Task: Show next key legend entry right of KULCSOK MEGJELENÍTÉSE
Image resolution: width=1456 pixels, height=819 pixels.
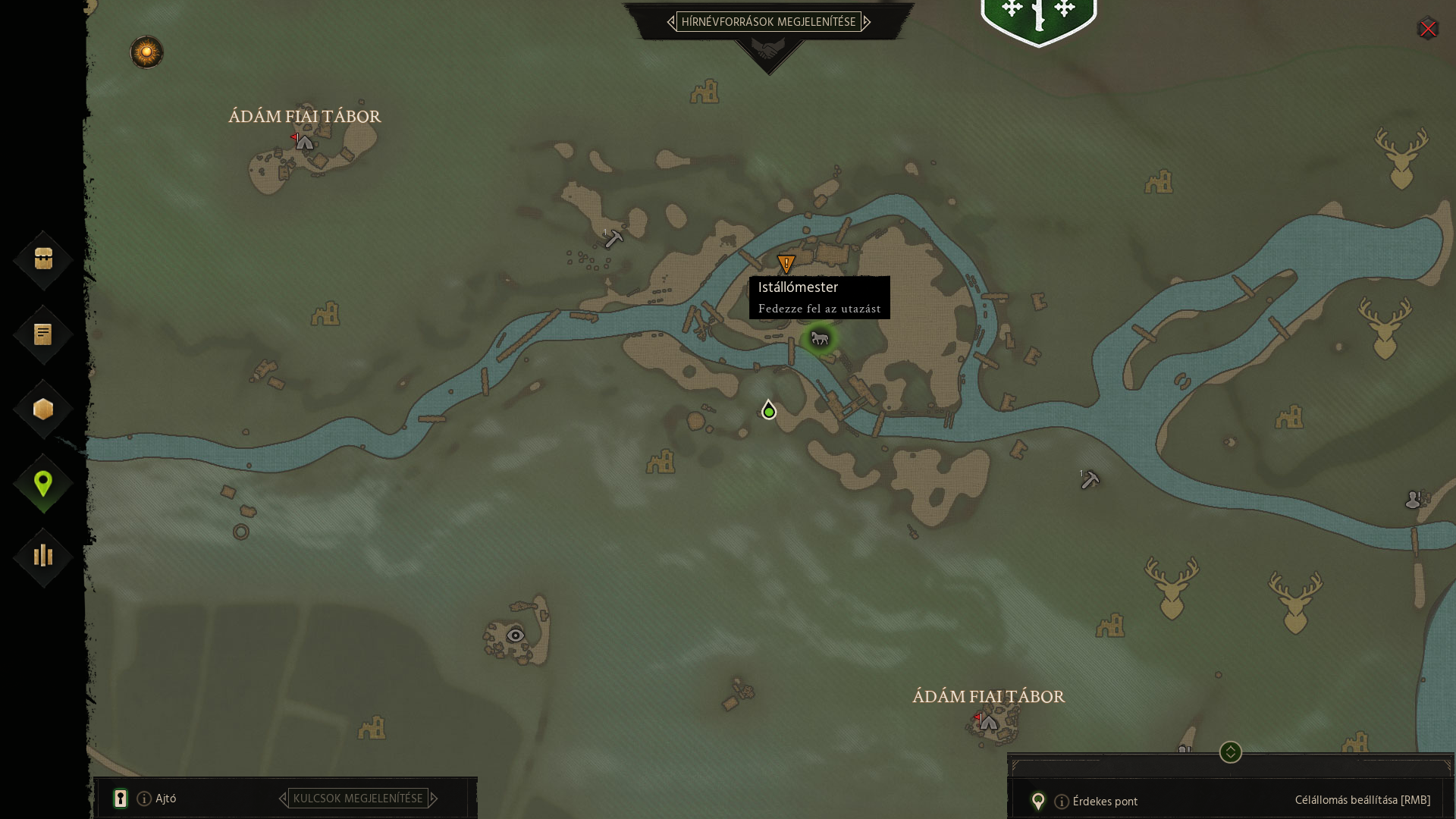Action: [434, 799]
